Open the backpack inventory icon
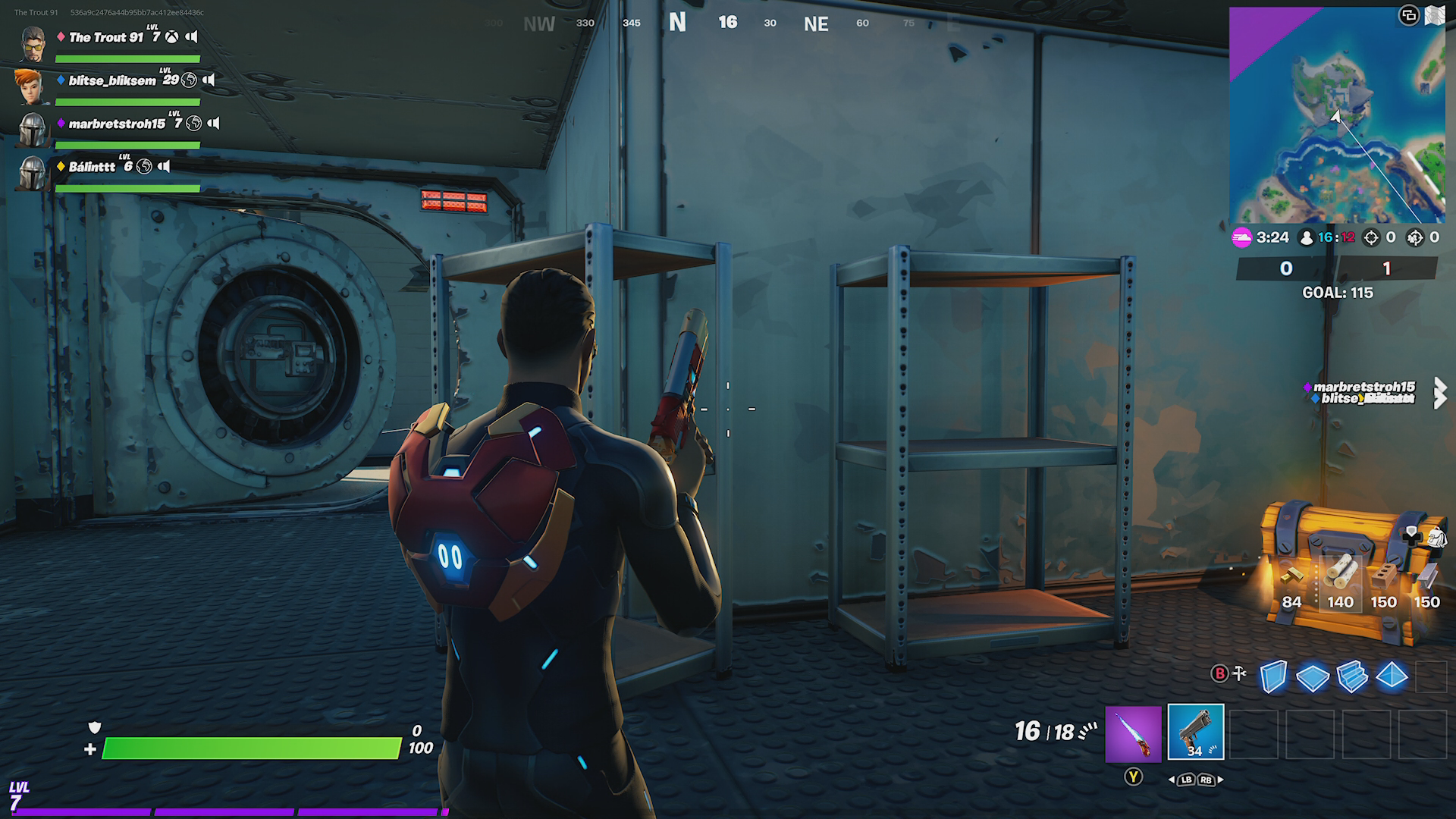The image size is (1456, 819). click(x=1436, y=537)
